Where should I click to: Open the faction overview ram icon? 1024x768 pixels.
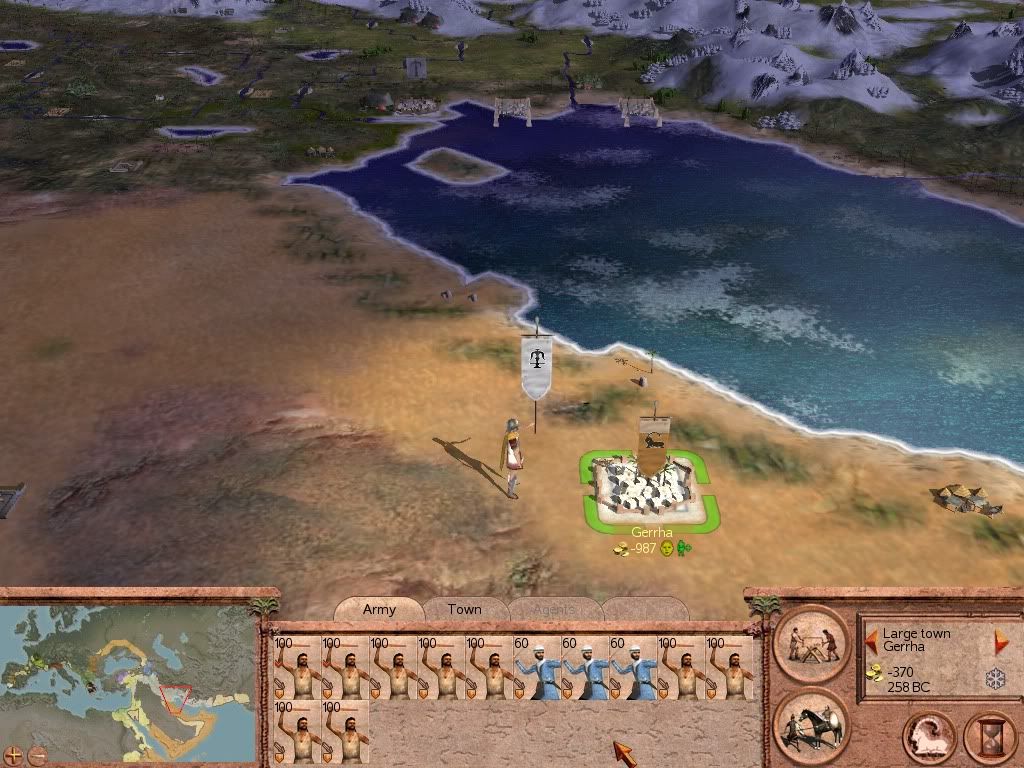(926, 738)
